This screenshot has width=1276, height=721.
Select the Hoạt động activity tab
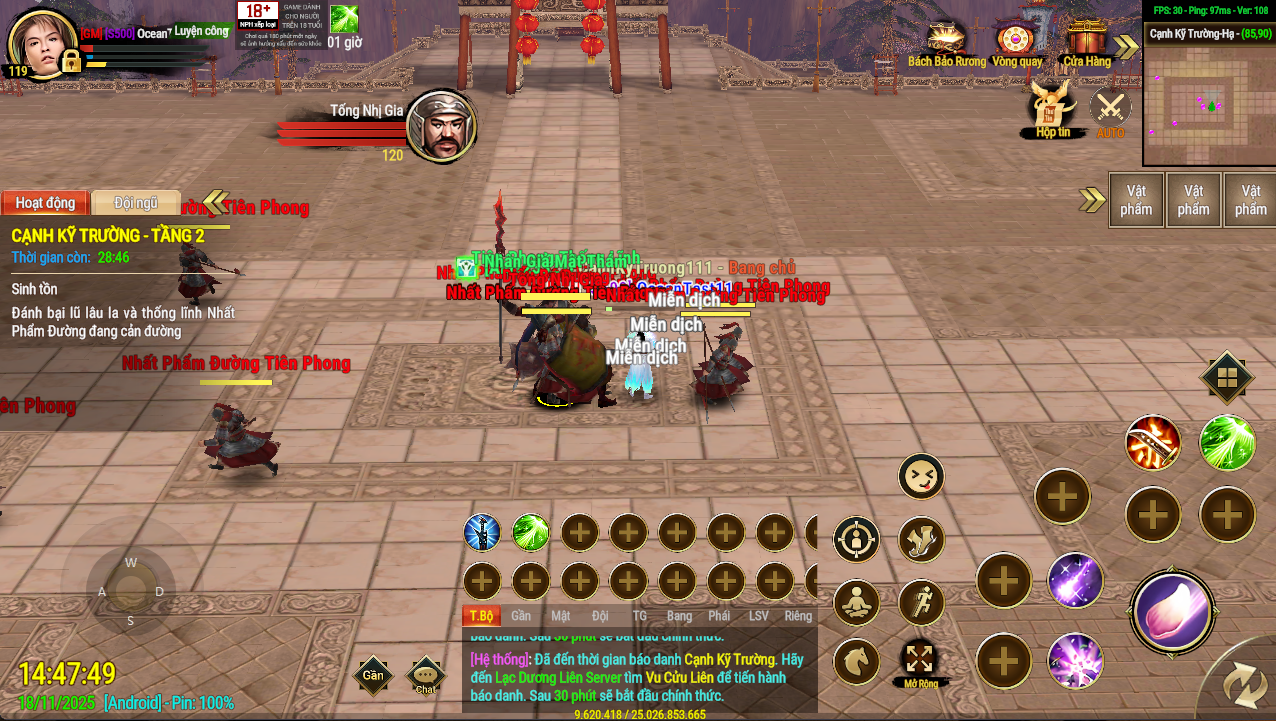[45, 203]
